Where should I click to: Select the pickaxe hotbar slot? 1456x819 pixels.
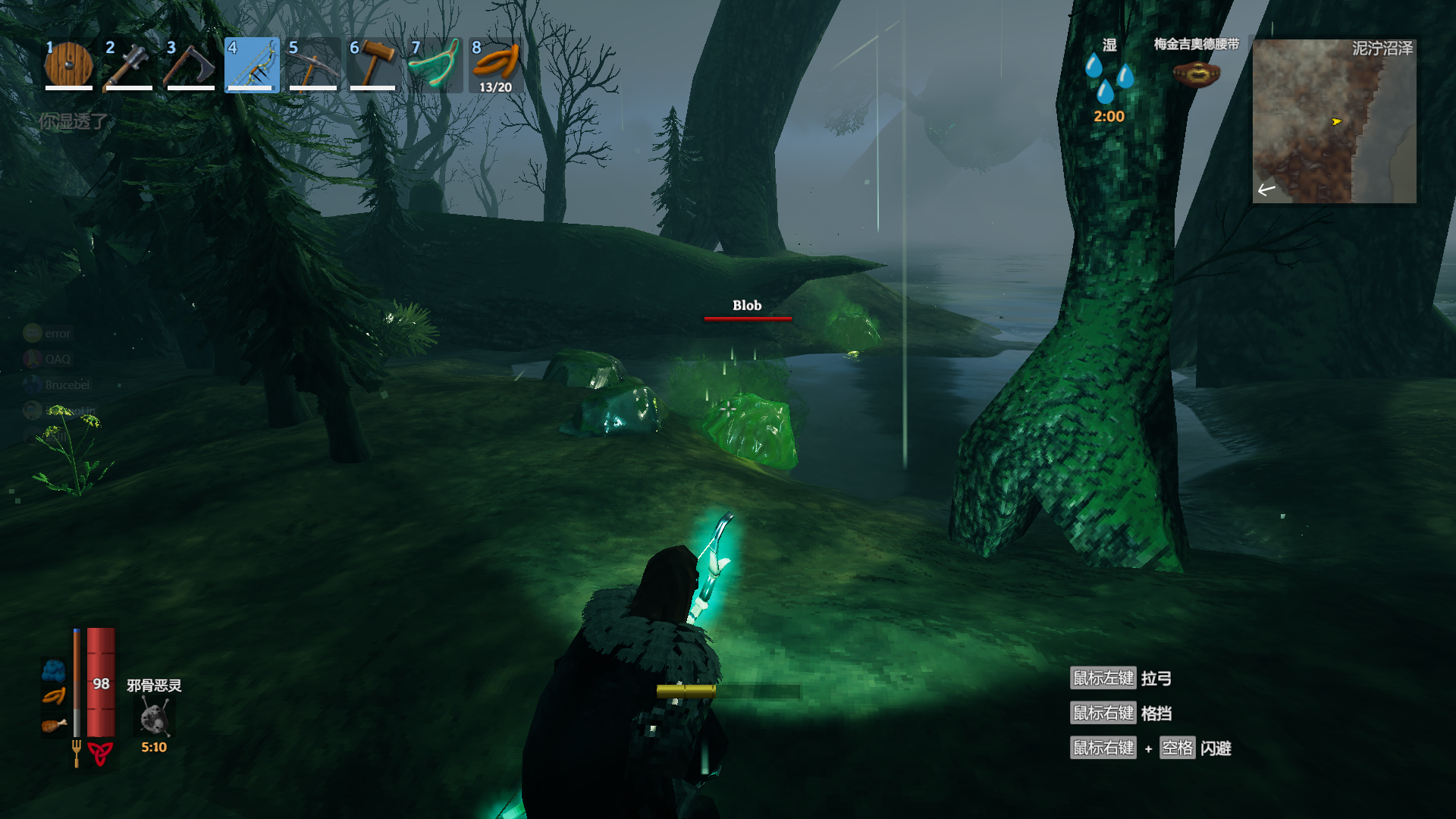pos(312,65)
